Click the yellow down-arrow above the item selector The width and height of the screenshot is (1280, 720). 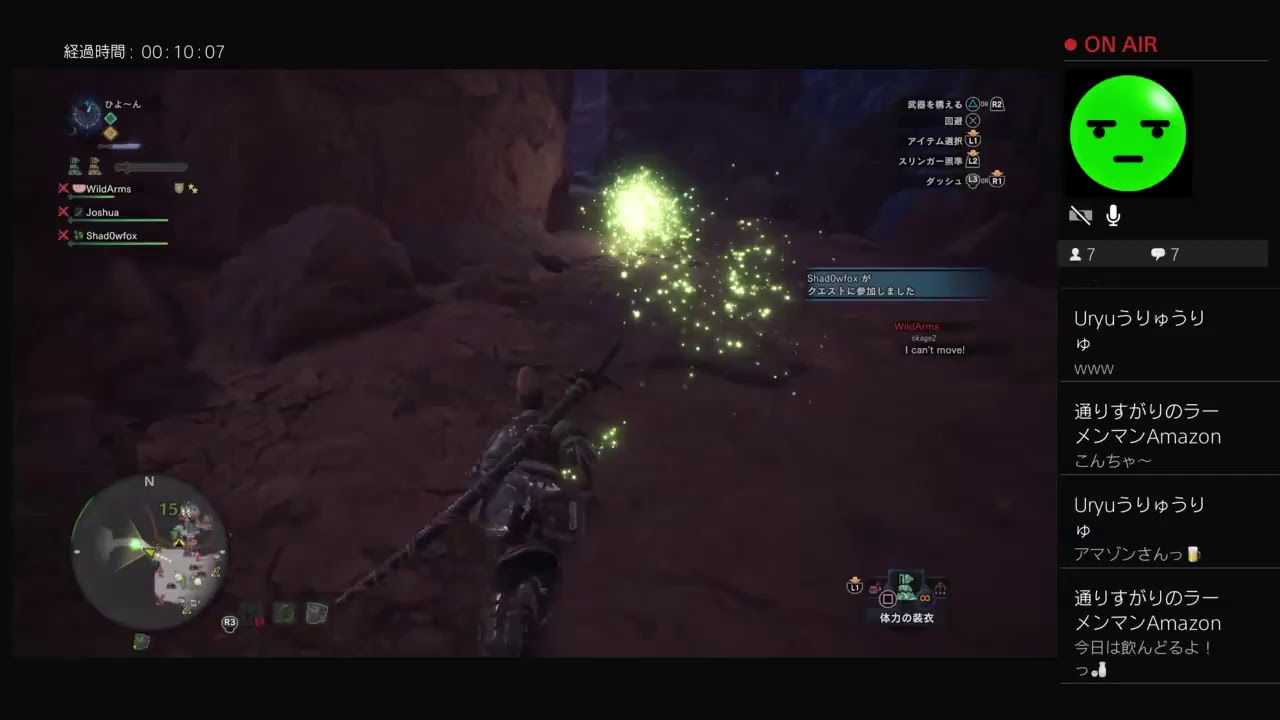coord(855,577)
